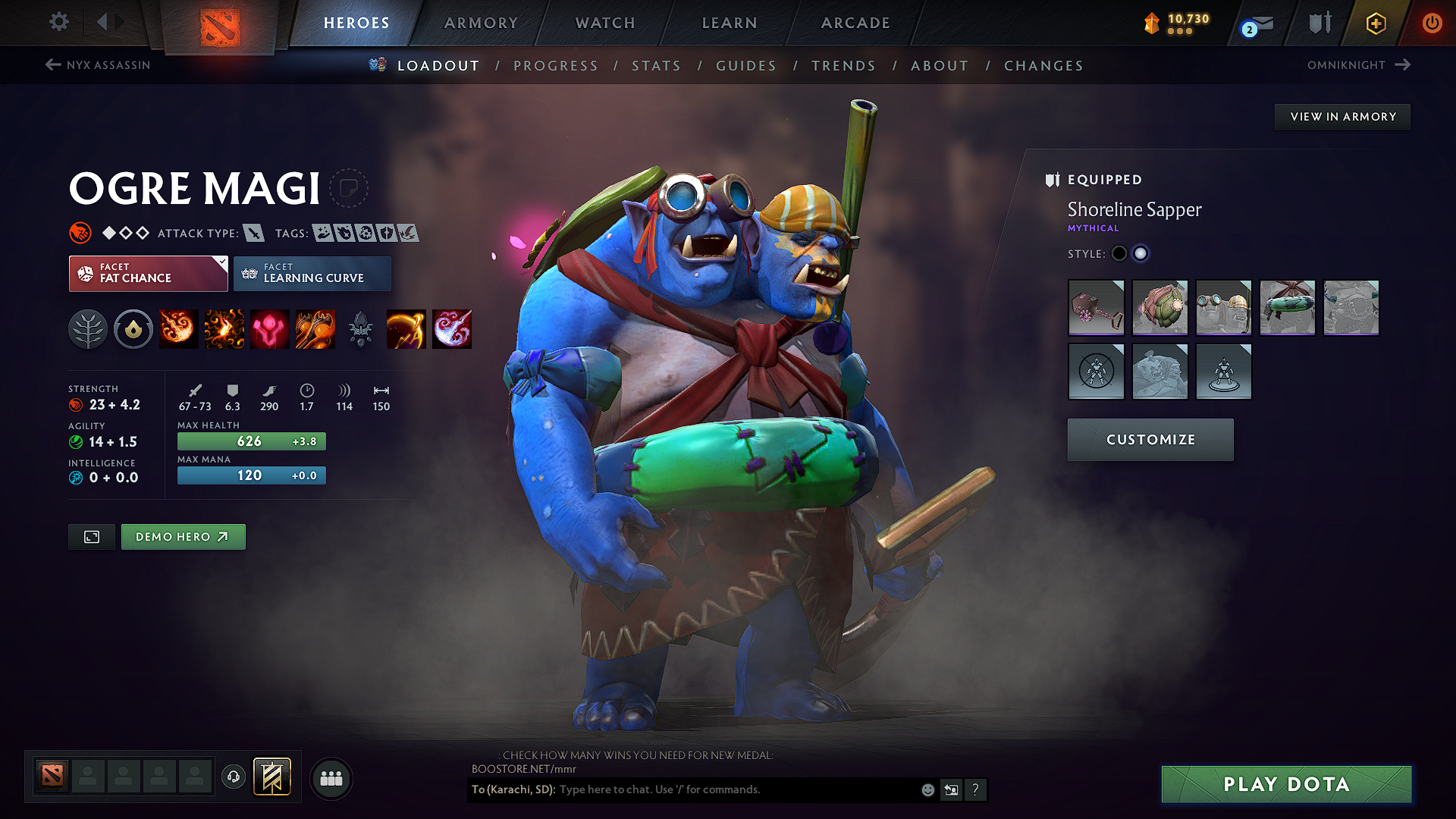
Task: Open the Learn section
Action: click(x=730, y=23)
